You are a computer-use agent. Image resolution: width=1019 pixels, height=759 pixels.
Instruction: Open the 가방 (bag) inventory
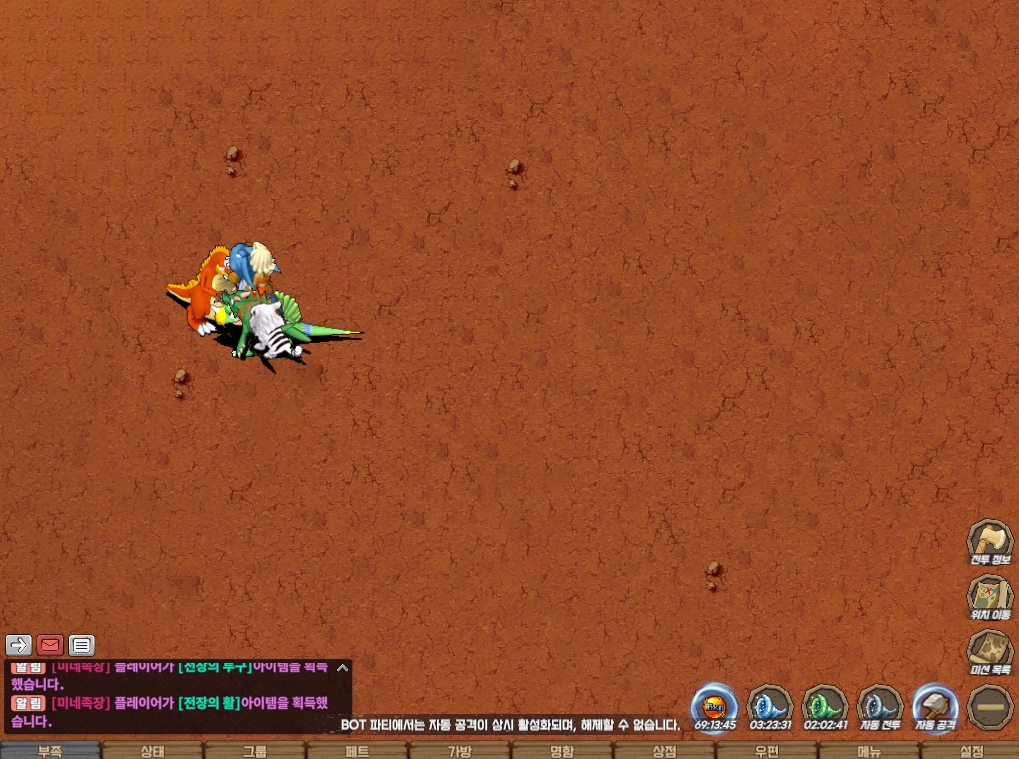459,751
